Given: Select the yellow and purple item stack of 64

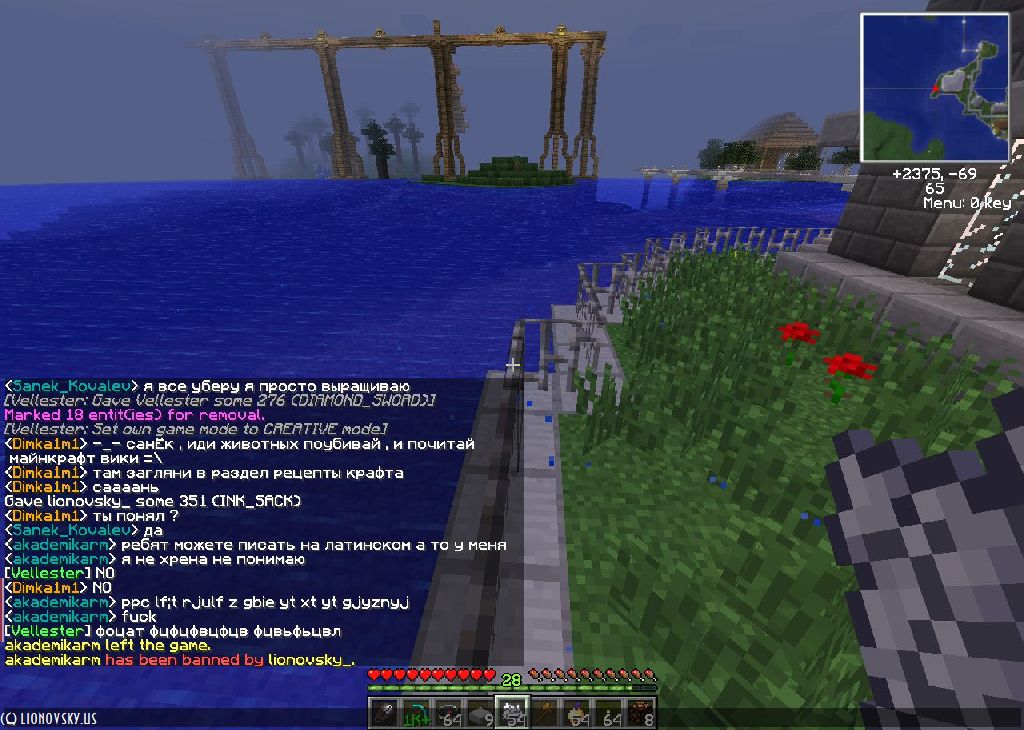Looking at the screenshot, I should pyautogui.click(x=578, y=713).
